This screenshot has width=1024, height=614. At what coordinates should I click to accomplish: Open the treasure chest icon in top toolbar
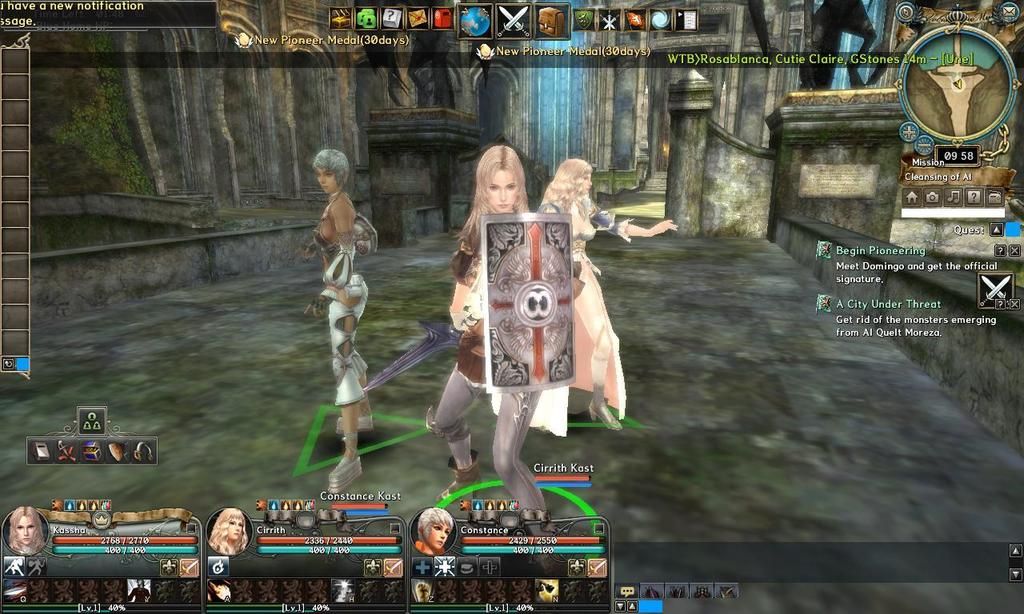(341, 18)
